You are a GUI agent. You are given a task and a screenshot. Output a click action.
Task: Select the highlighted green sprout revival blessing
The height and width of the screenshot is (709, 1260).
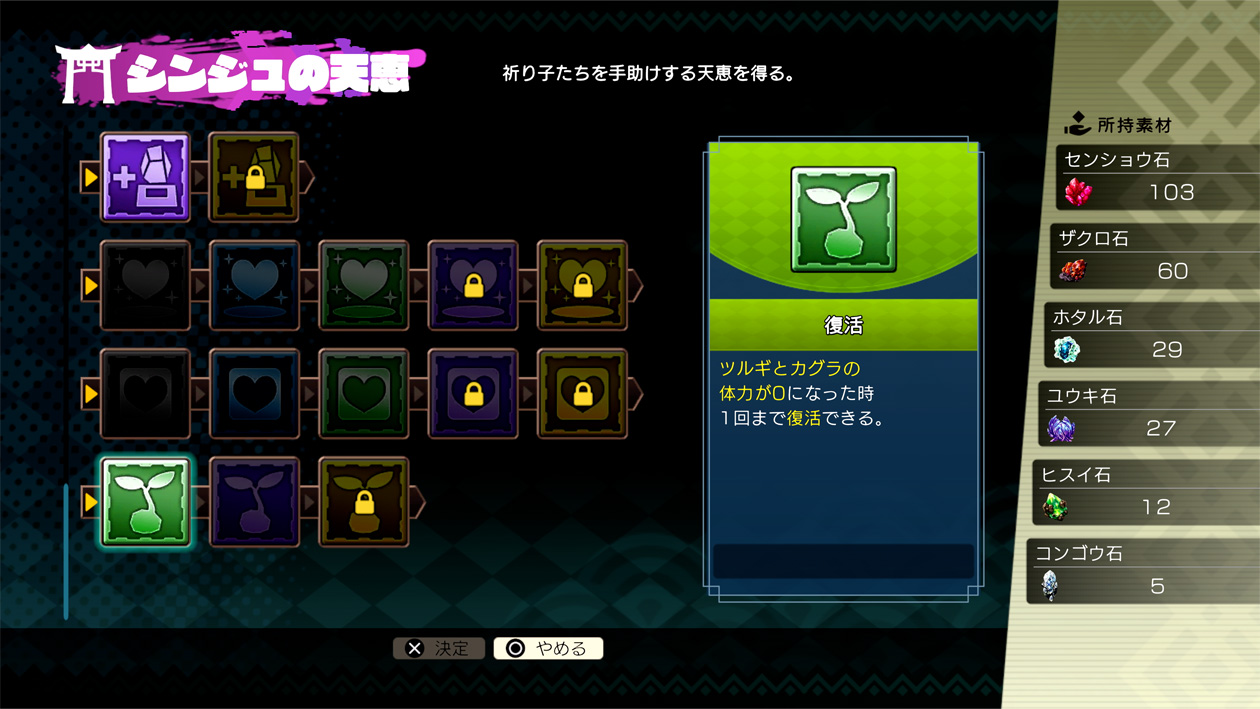pyautogui.click(x=145, y=501)
